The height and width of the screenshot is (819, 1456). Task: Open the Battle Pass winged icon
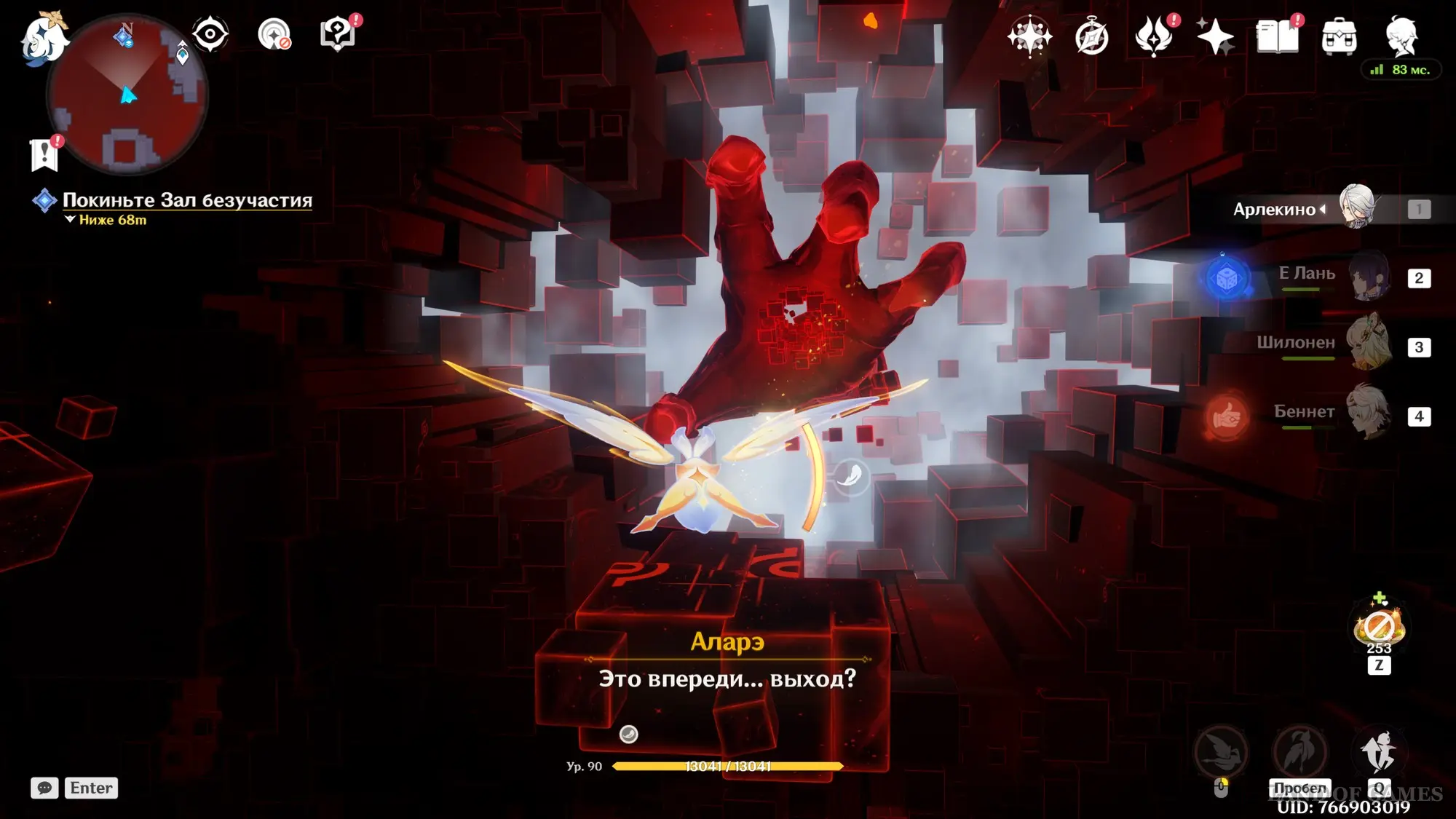point(1154,36)
